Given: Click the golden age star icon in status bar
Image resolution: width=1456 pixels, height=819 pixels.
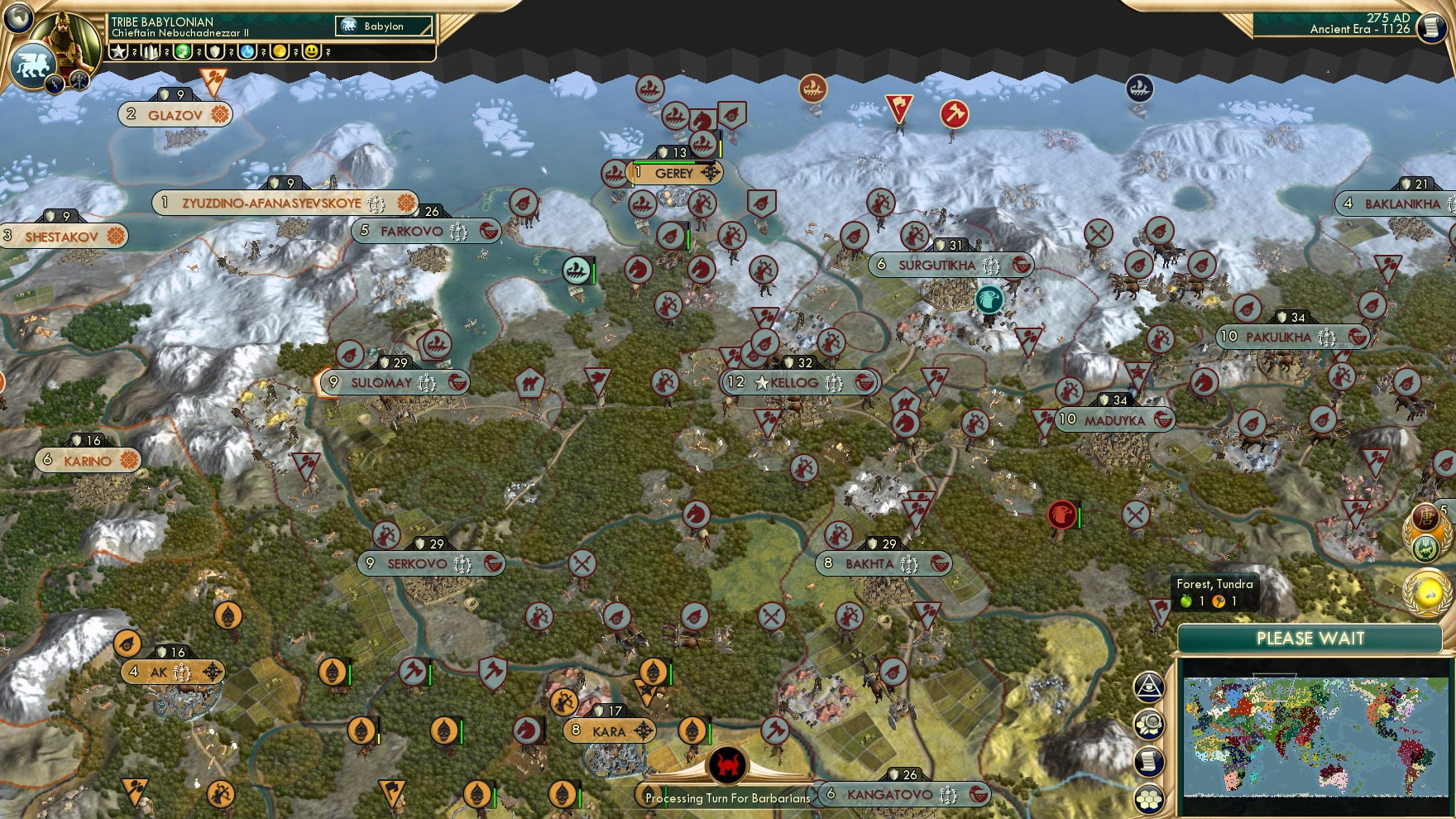Looking at the screenshot, I should click(119, 50).
